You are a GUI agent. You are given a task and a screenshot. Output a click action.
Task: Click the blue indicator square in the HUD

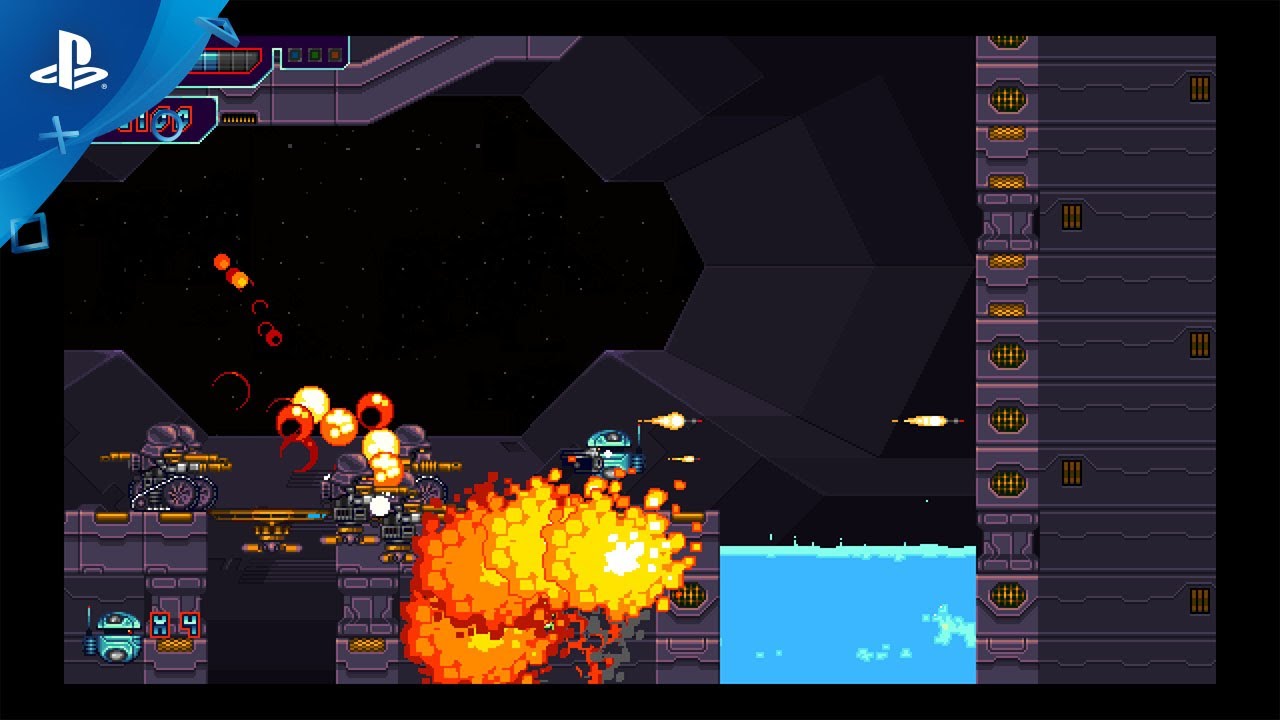click(x=295, y=56)
